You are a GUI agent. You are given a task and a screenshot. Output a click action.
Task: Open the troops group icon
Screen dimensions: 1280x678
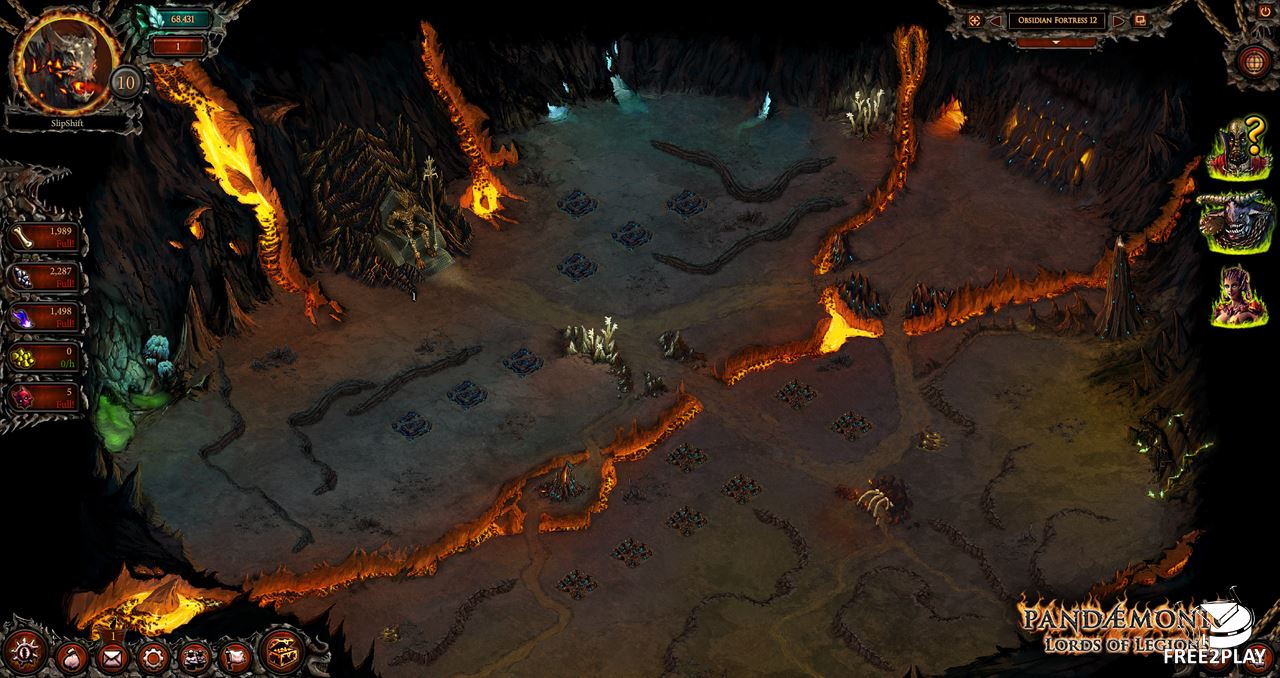coord(193,657)
